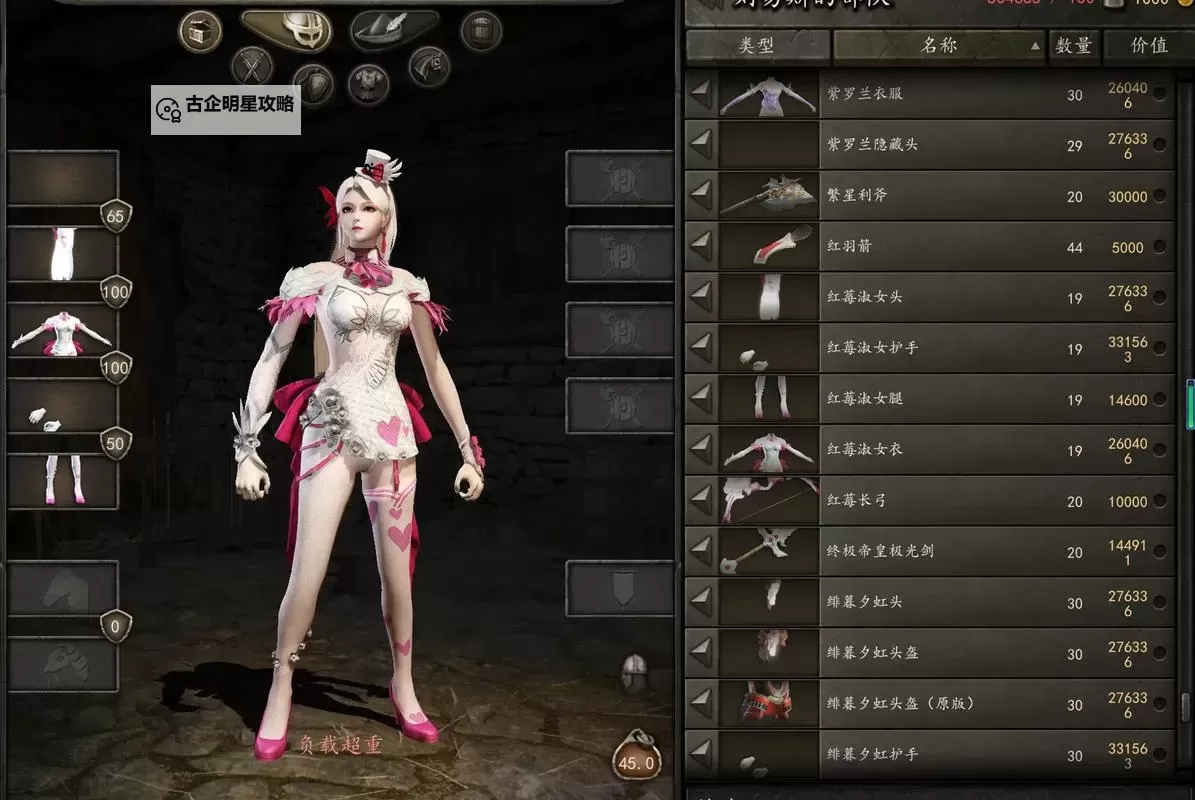Select the equipped pink-and-white body armor slot
Image resolution: width=1195 pixels, height=800 pixels.
63,332
